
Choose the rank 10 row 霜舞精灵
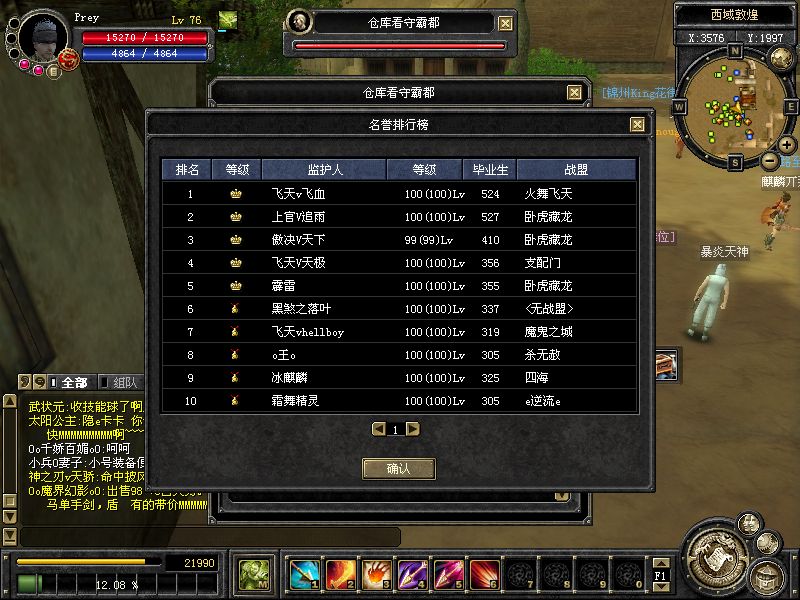399,401
